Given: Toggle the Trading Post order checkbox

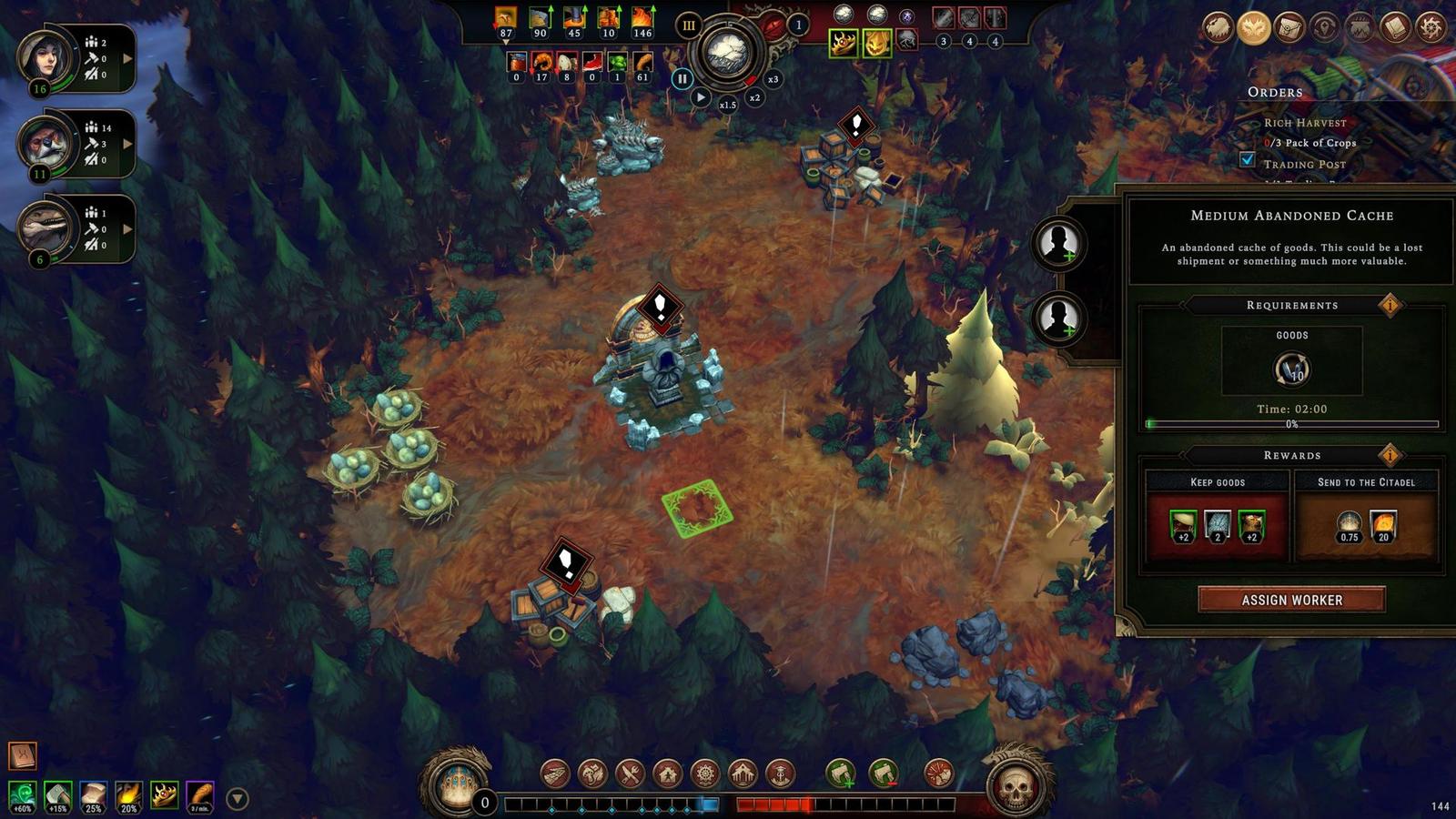Looking at the screenshot, I should [1248, 159].
